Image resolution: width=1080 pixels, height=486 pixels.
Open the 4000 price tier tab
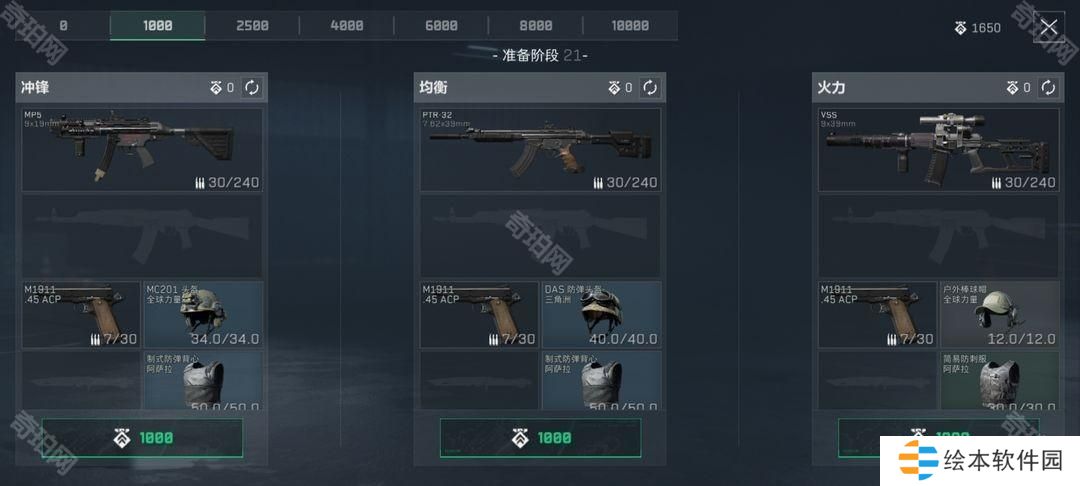tap(347, 26)
